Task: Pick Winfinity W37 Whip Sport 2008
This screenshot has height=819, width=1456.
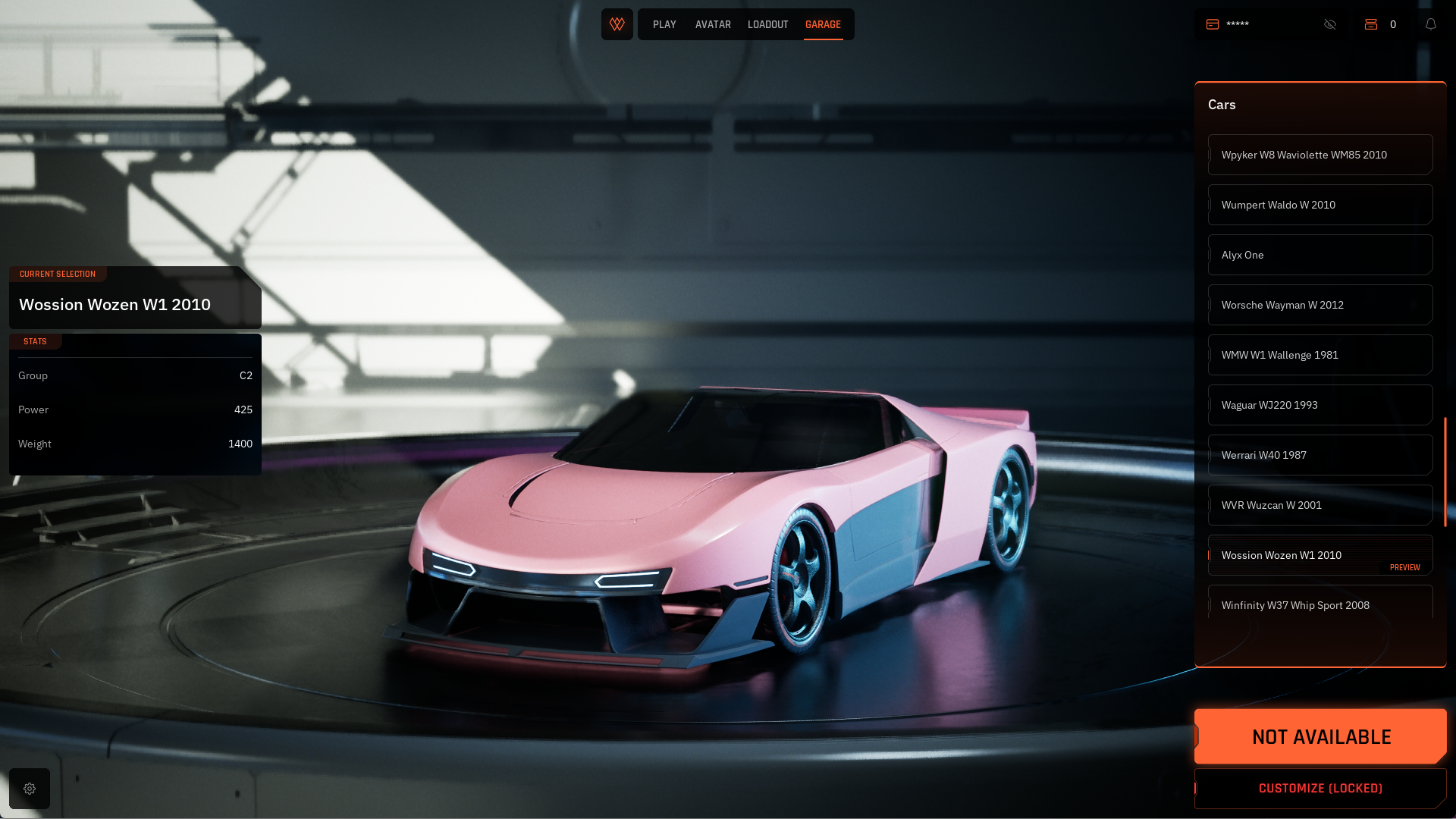Action: [1319, 604]
